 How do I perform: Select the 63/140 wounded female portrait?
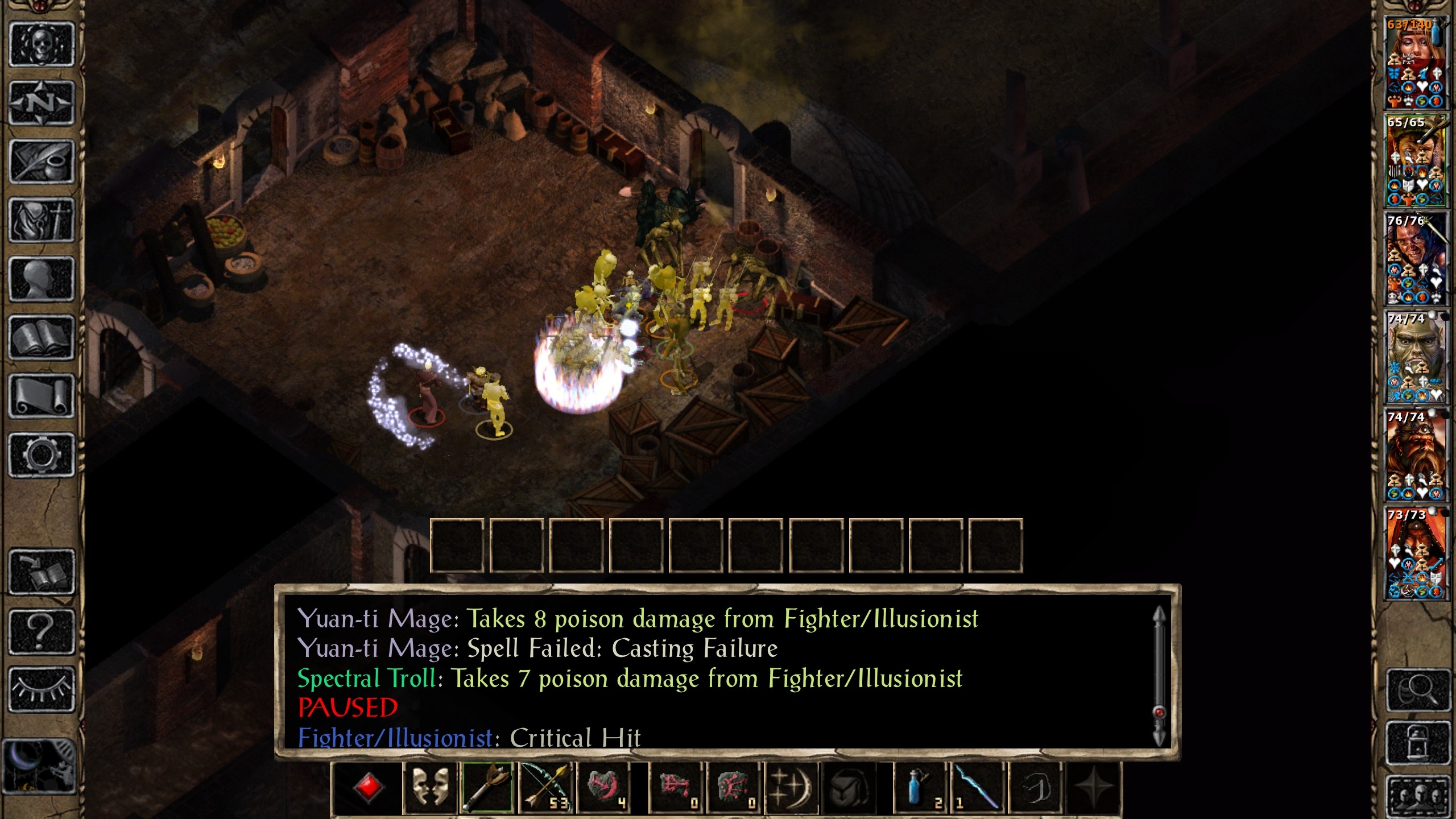(x=1414, y=63)
